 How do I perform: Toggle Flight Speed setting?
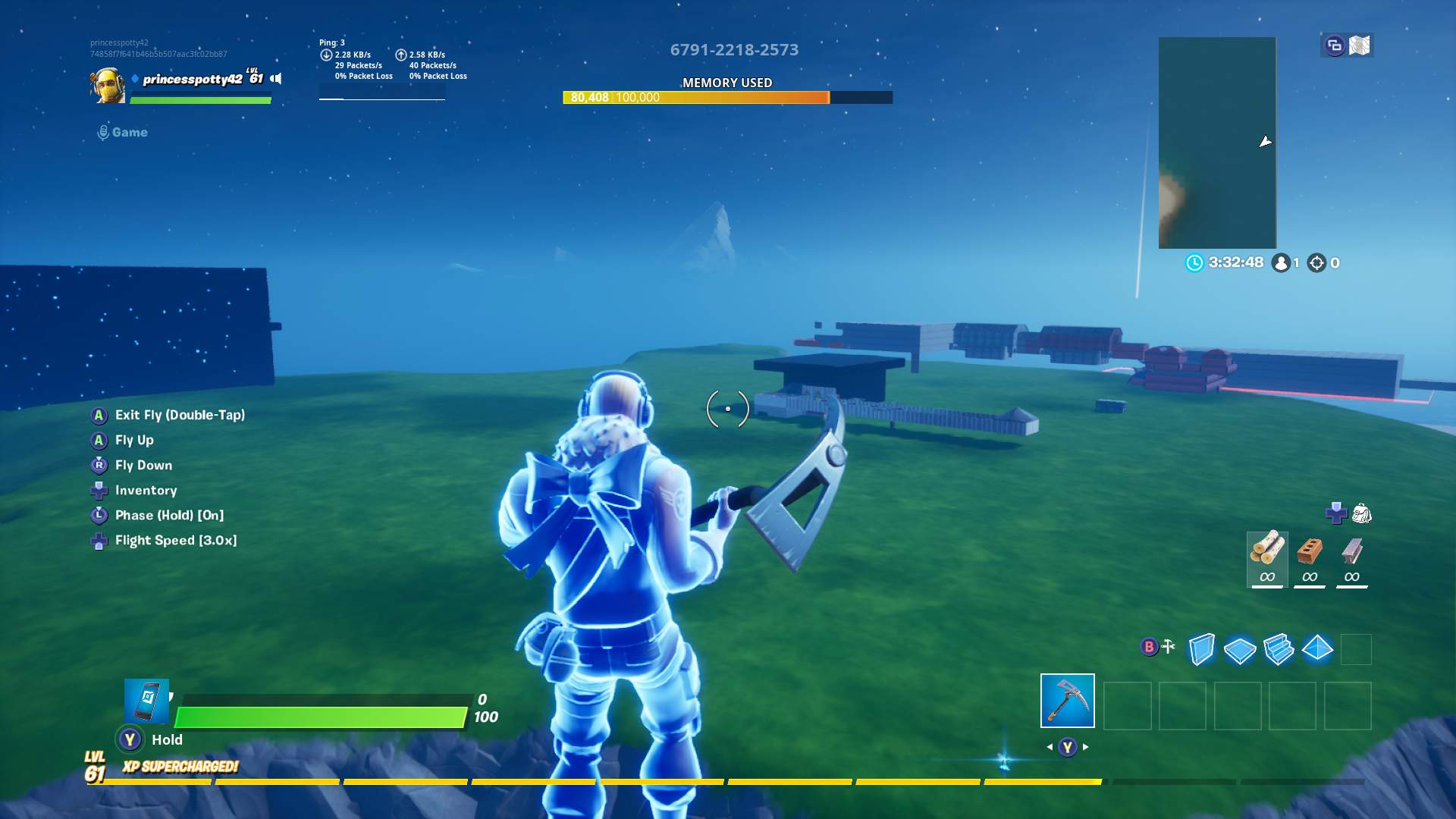click(x=176, y=540)
